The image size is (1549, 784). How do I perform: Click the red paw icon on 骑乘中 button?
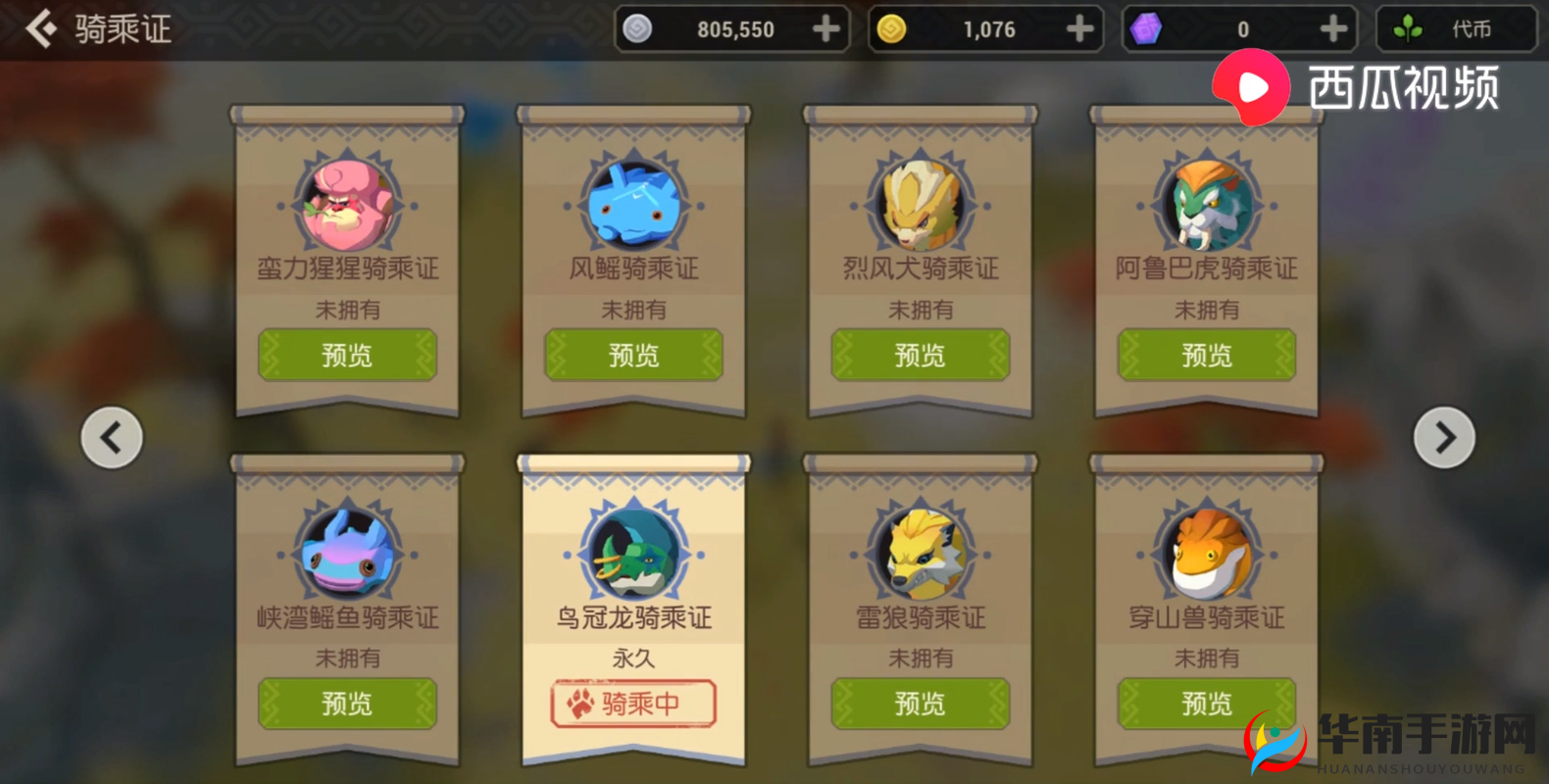click(x=578, y=704)
